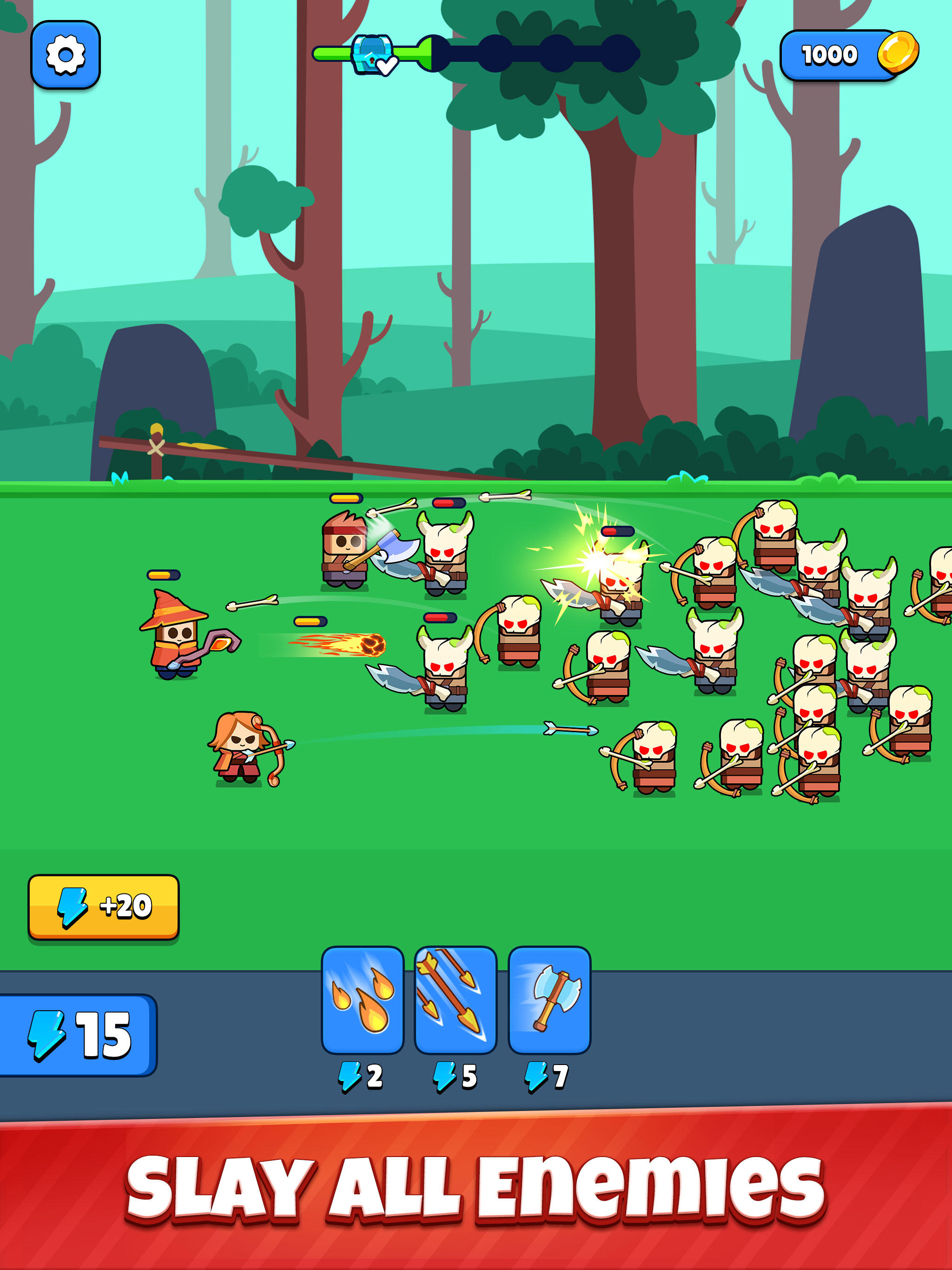This screenshot has width=952, height=1270.
Task: Tap the green progress bar at the top
Action: tap(333, 53)
